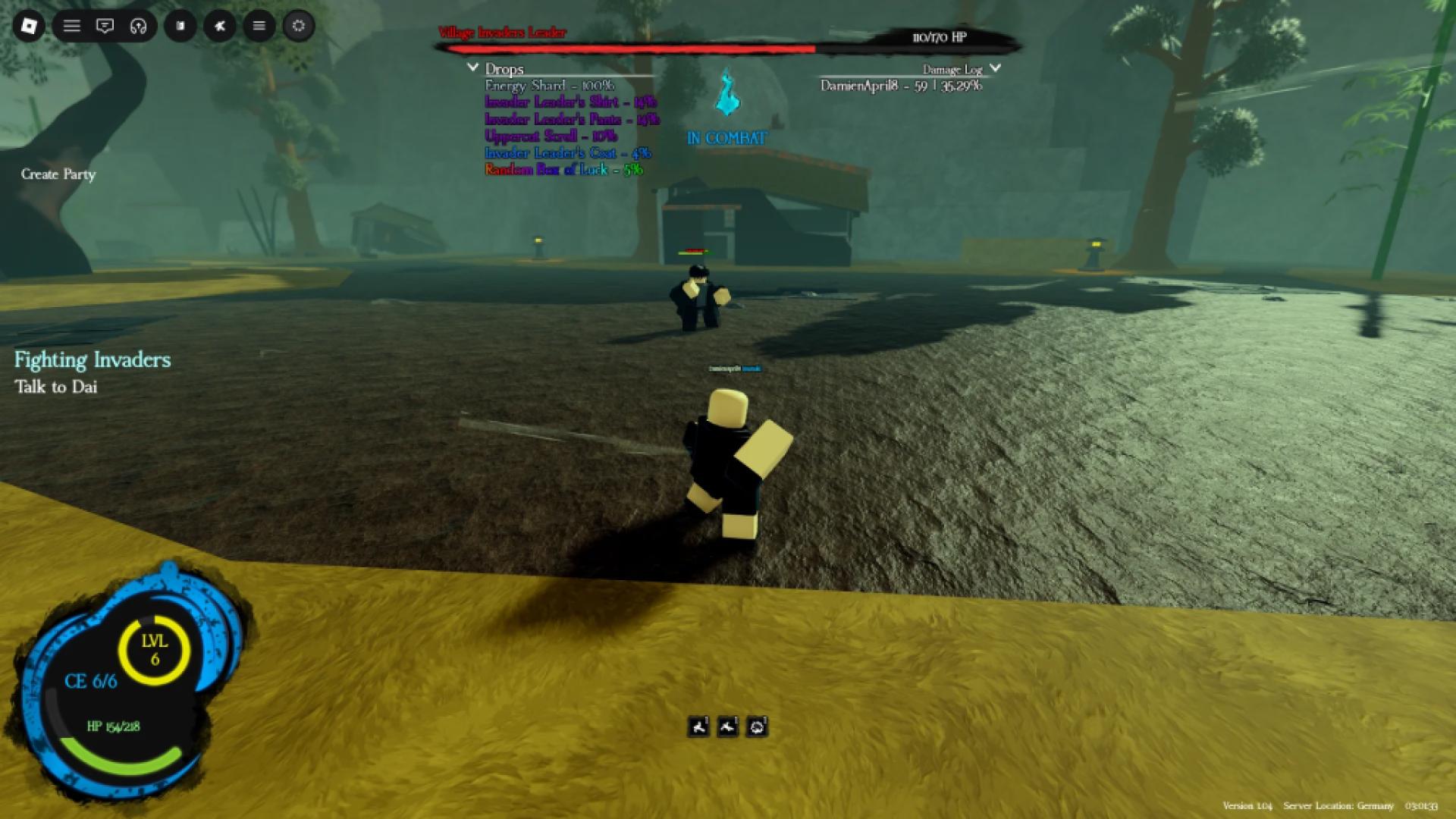Select the cursor/flash icon in the top bar
This screenshot has width=1456, height=819.
[220, 26]
